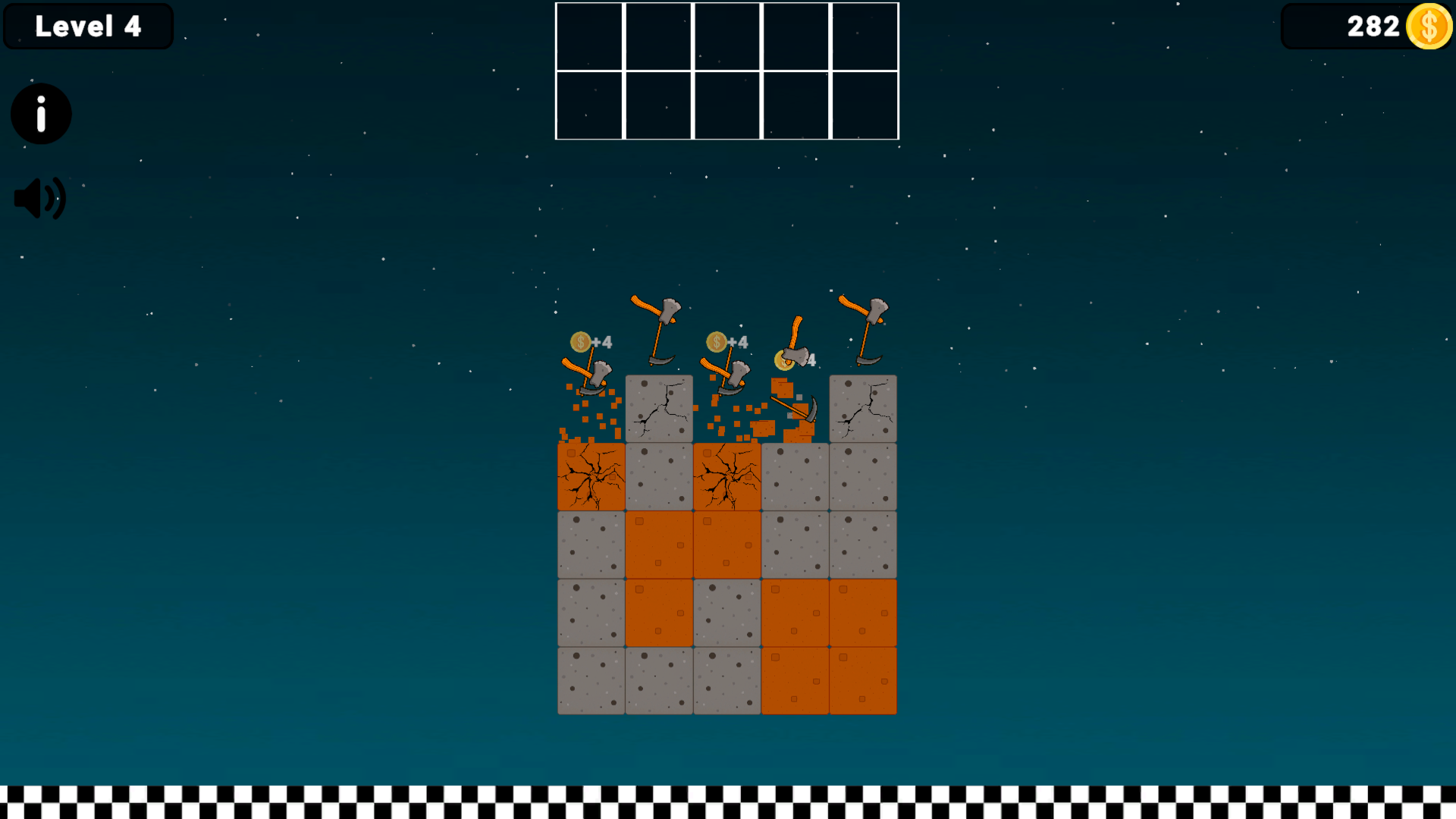Select the gray block beneath the cracked orange one
Image resolution: width=1456 pixels, height=819 pixels.
point(591,544)
